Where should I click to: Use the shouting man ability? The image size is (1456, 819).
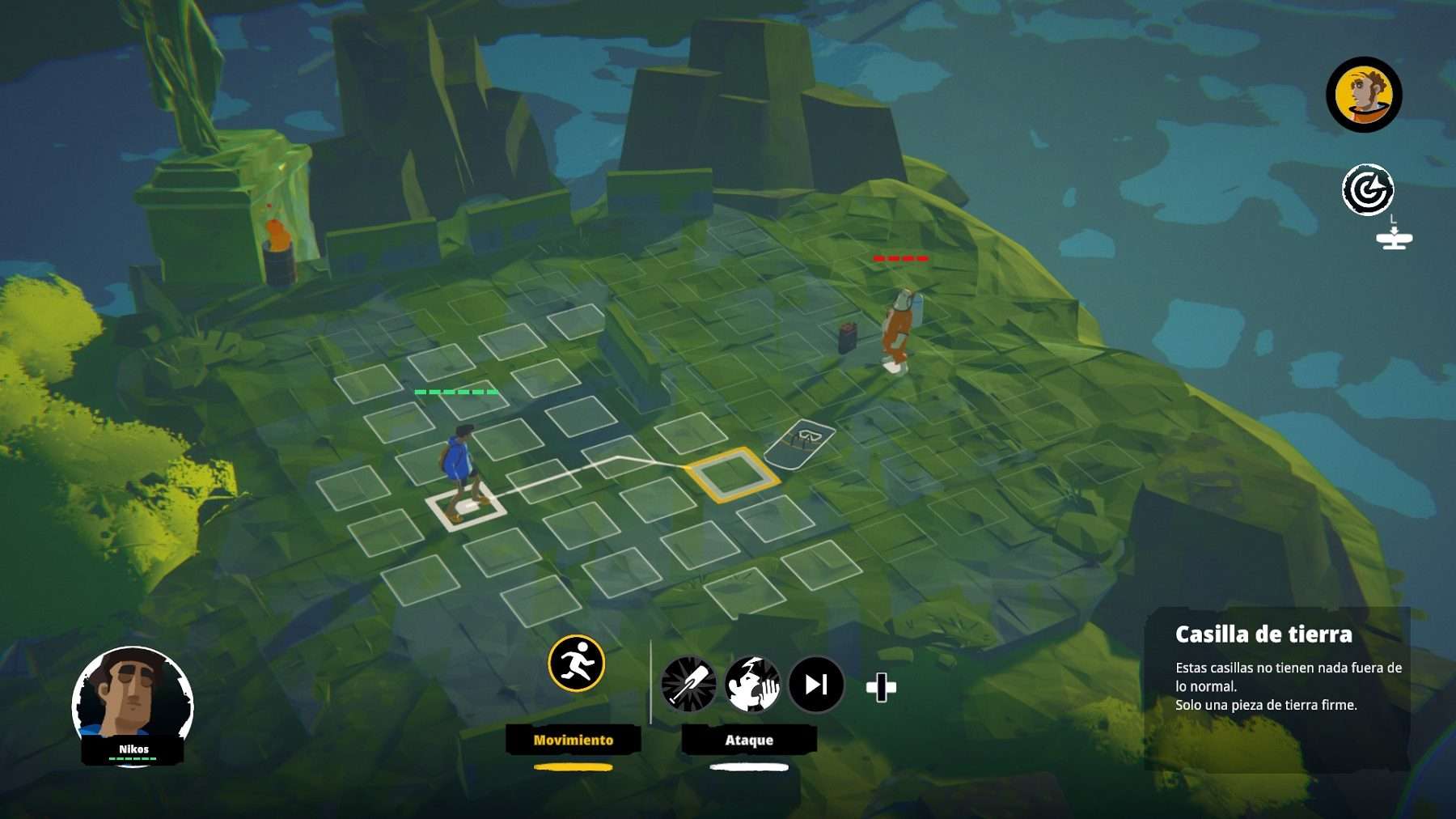pyautogui.click(x=752, y=685)
